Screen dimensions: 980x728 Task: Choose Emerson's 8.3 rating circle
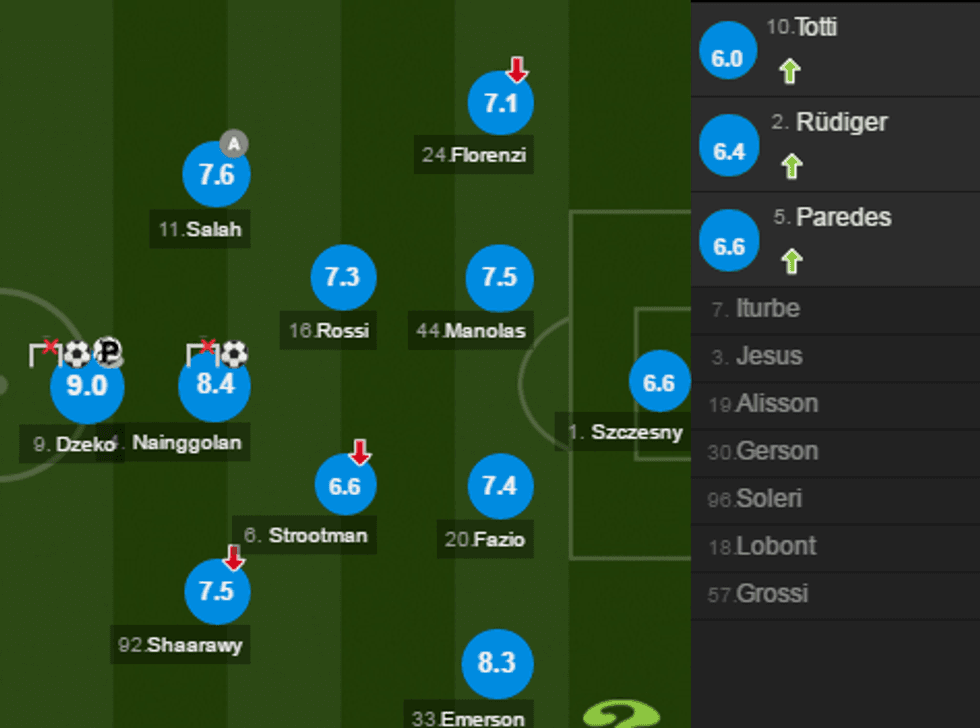pyautogui.click(x=497, y=663)
